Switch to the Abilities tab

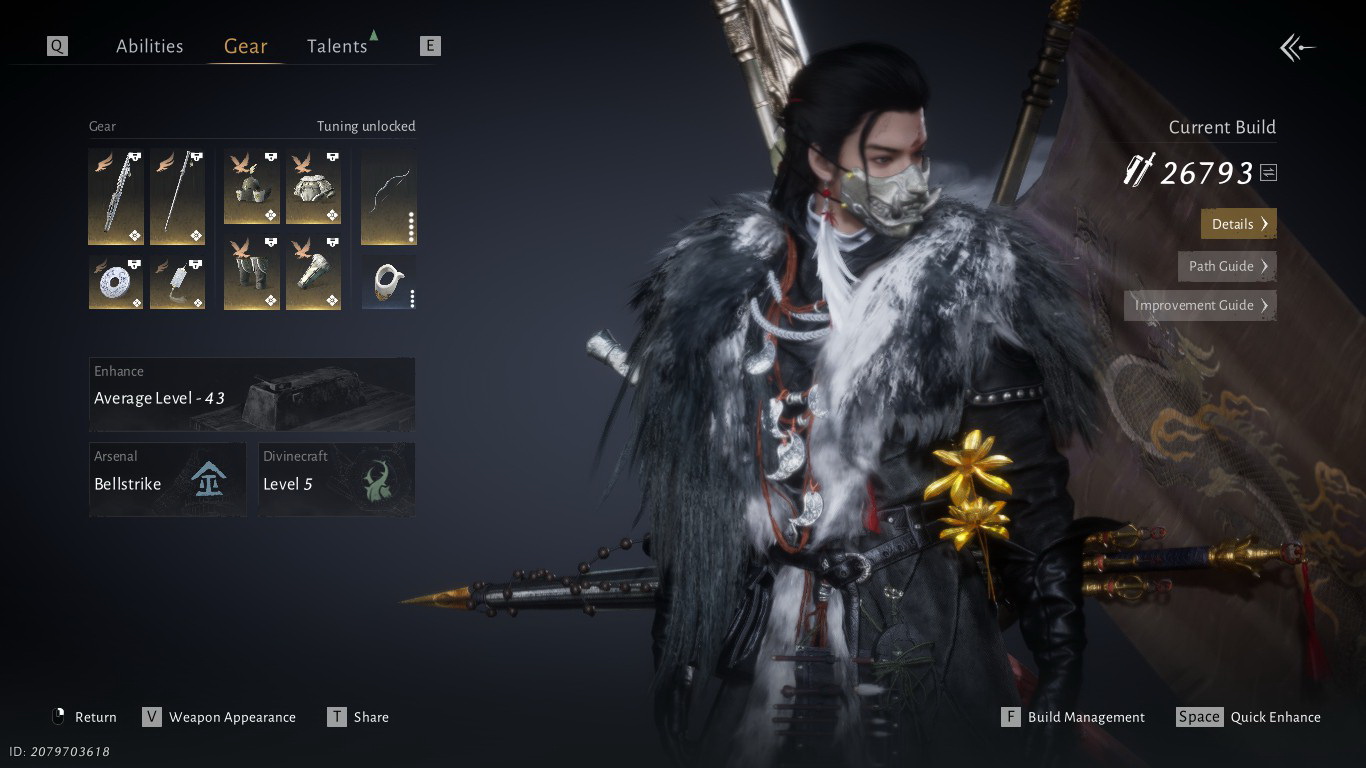coord(149,46)
